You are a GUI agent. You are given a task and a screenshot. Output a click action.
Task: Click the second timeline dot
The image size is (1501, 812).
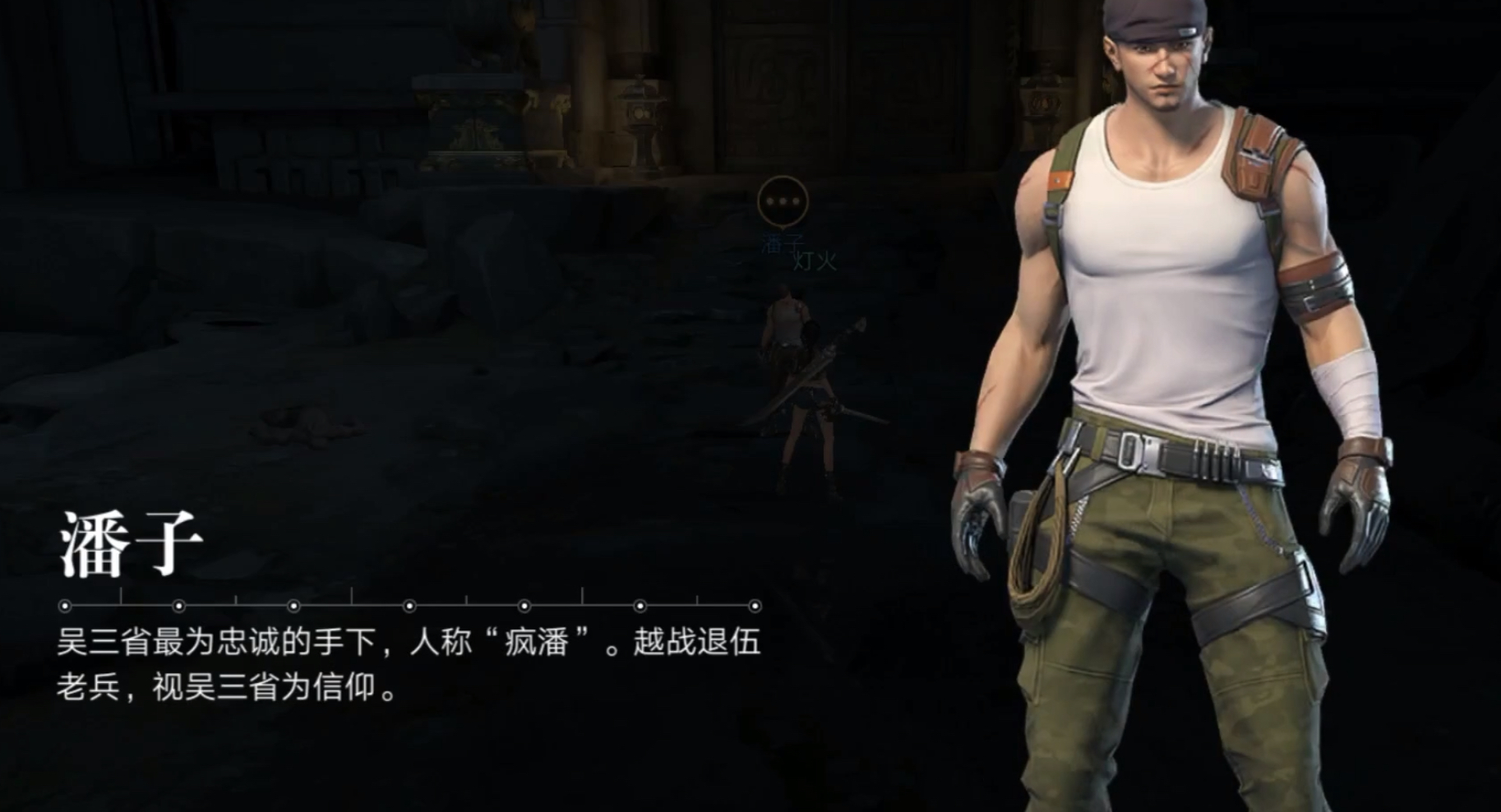179,605
